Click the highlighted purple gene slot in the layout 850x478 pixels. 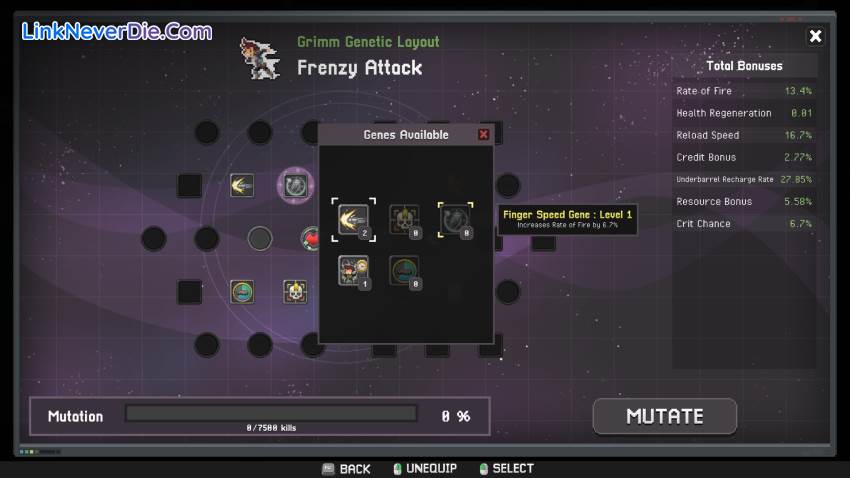click(x=295, y=185)
